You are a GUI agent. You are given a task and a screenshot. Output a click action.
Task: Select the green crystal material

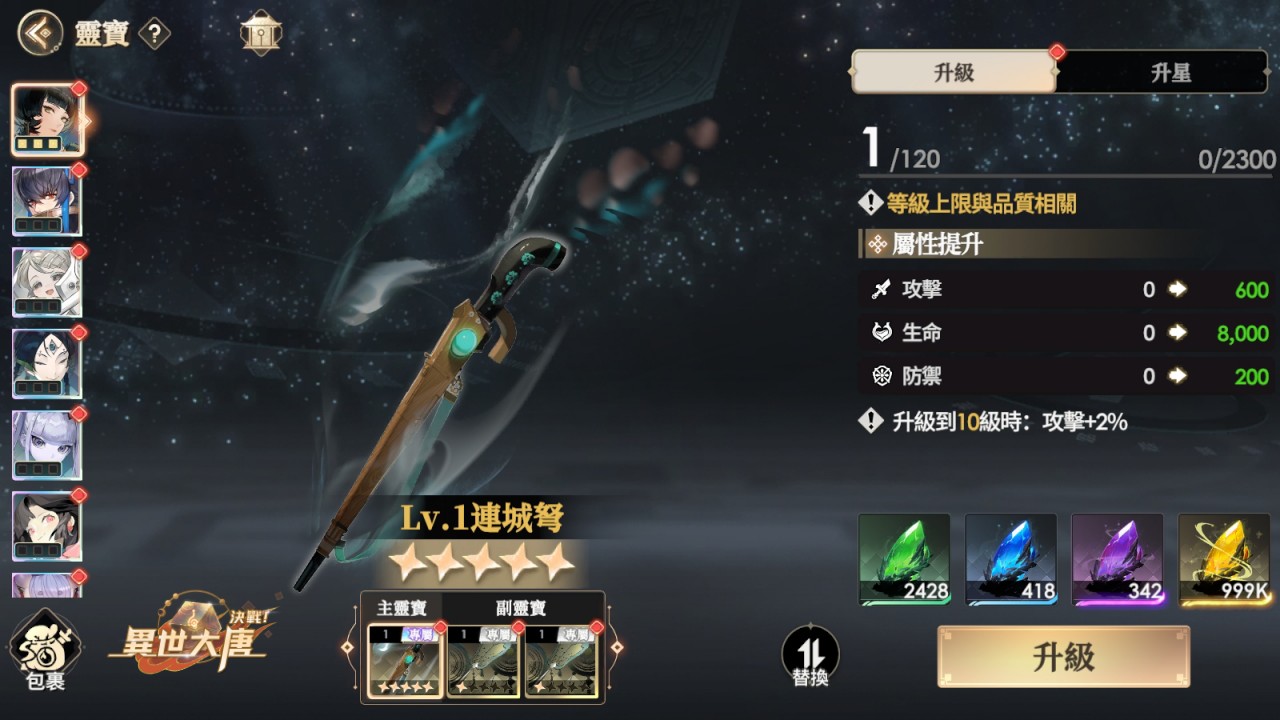click(x=904, y=559)
